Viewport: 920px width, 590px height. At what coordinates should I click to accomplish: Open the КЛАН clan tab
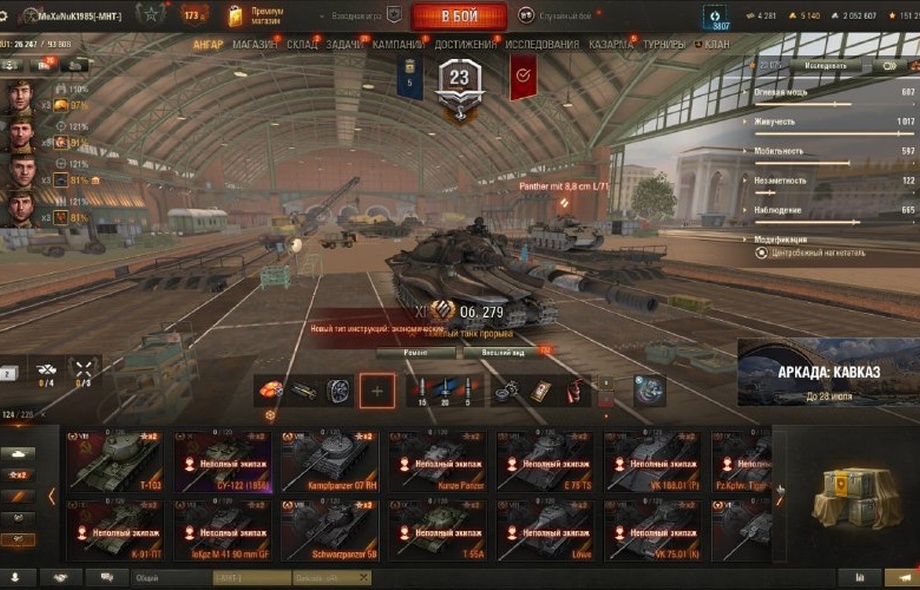[x=716, y=45]
